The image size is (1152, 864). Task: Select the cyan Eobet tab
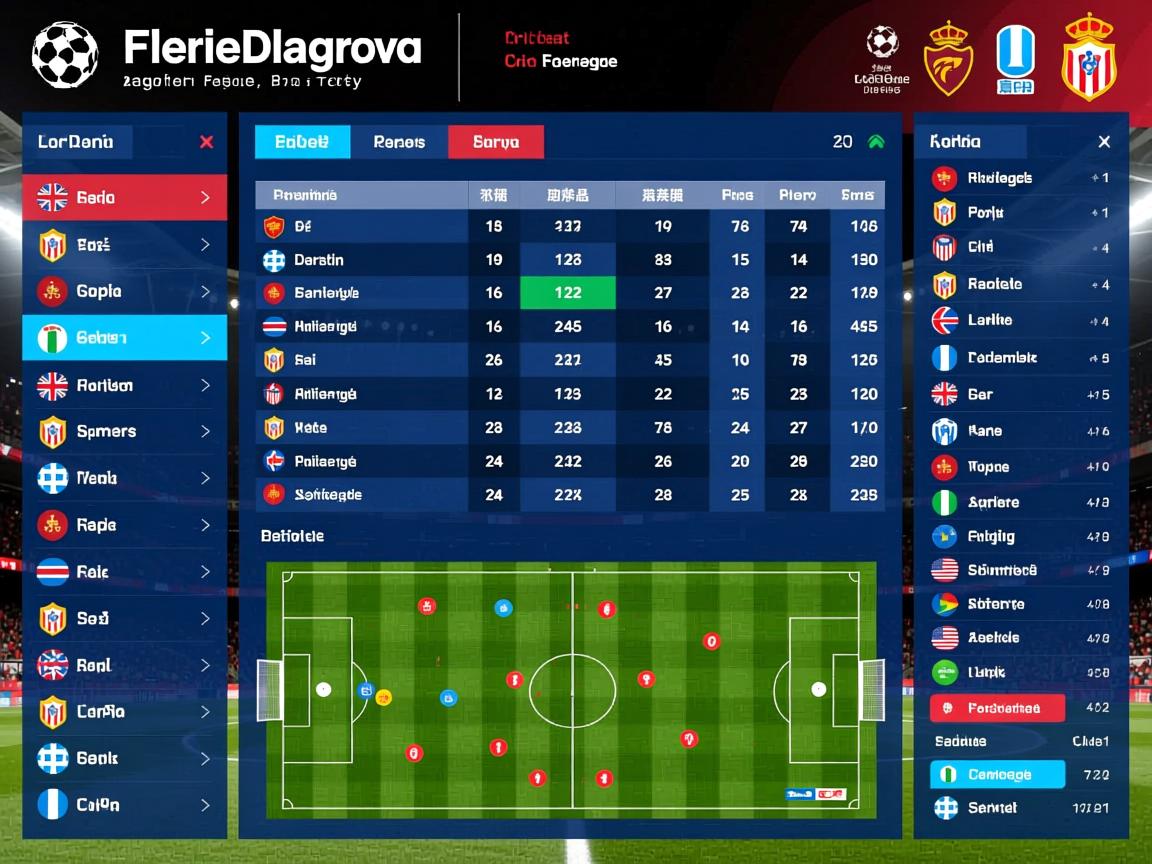click(302, 142)
